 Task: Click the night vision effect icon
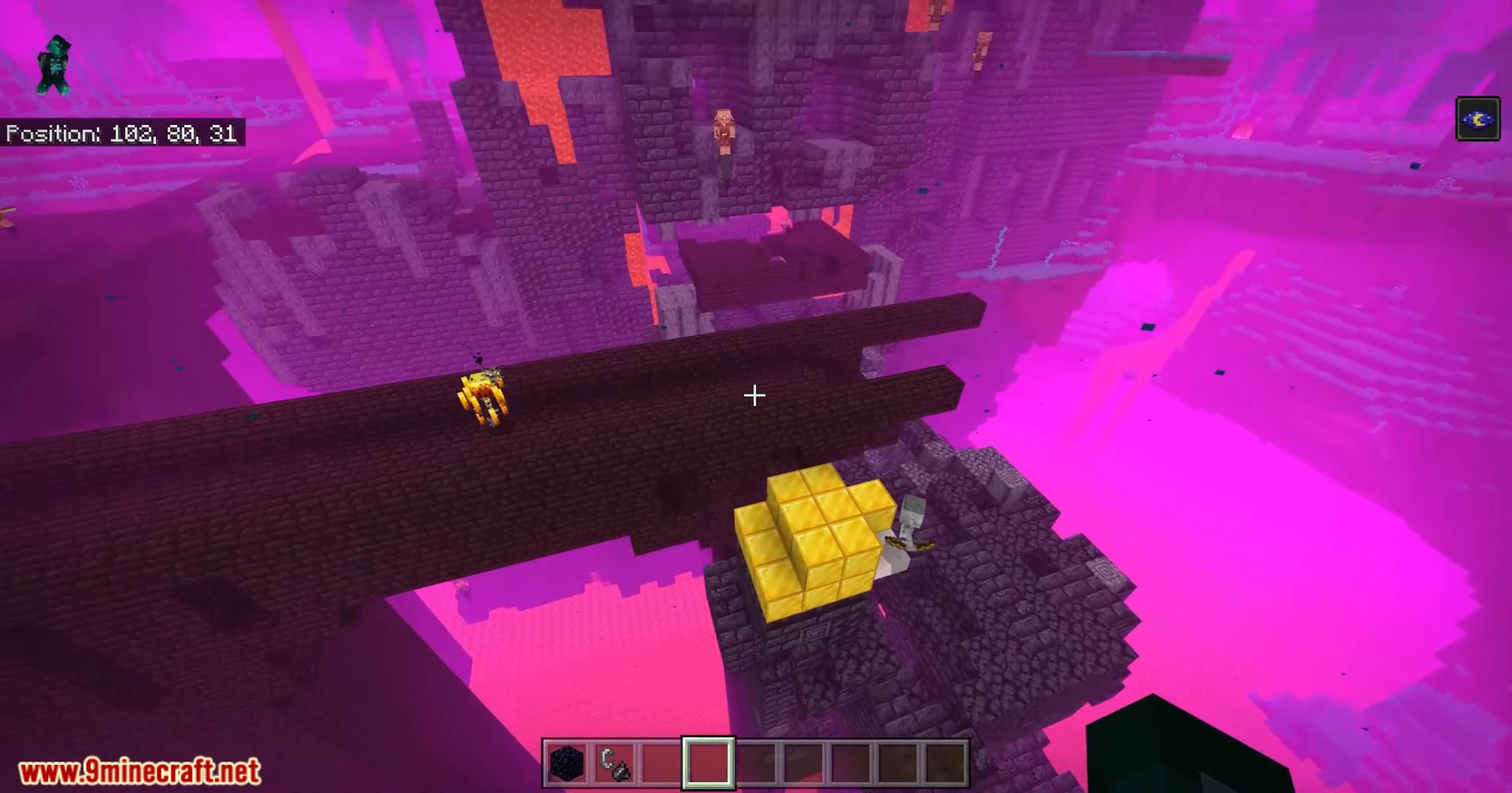[1477, 119]
